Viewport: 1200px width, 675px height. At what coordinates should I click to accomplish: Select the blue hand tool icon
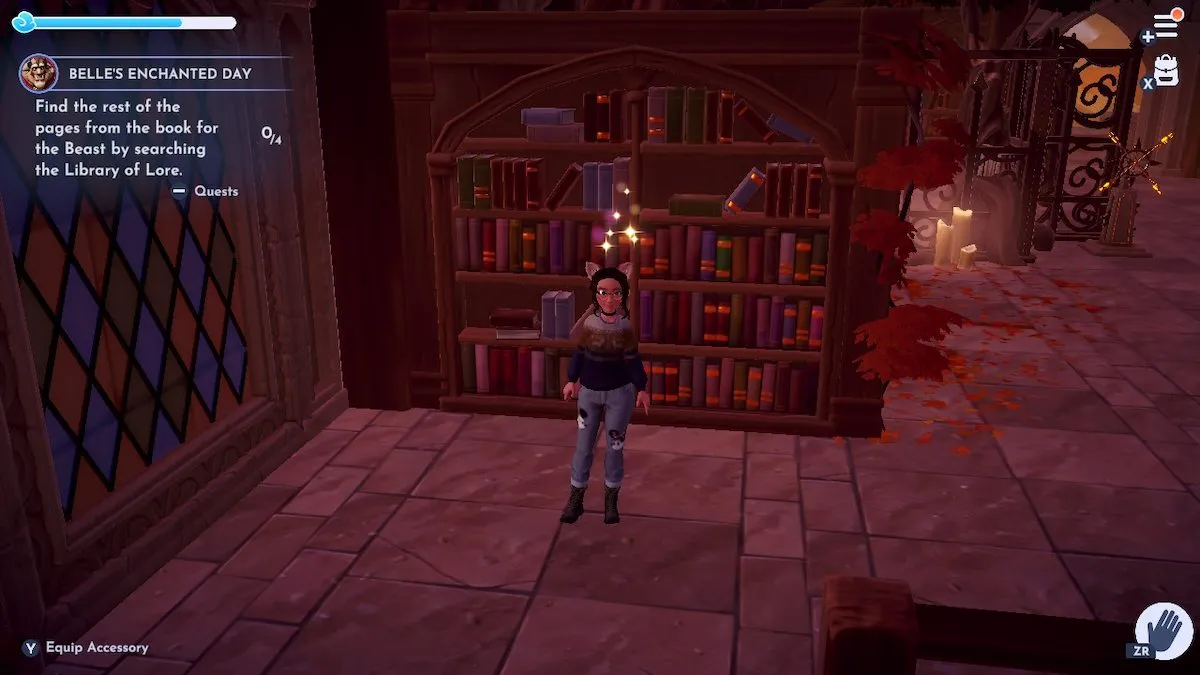coord(1165,630)
